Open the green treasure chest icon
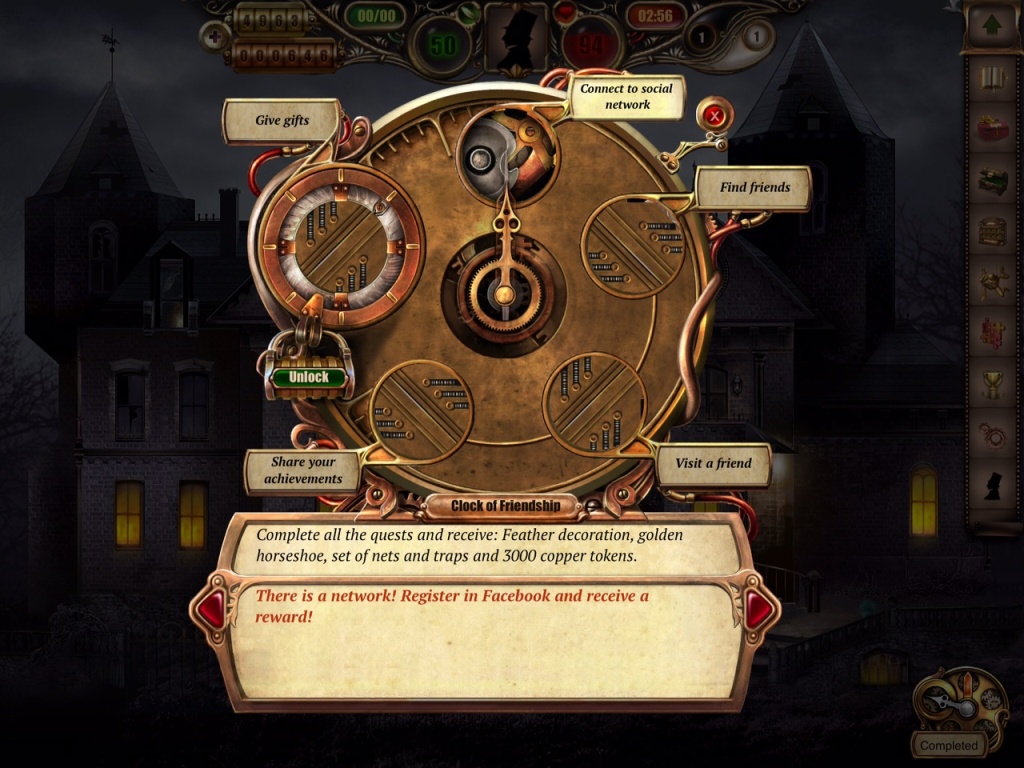 pyautogui.click(x=991, y=181)
